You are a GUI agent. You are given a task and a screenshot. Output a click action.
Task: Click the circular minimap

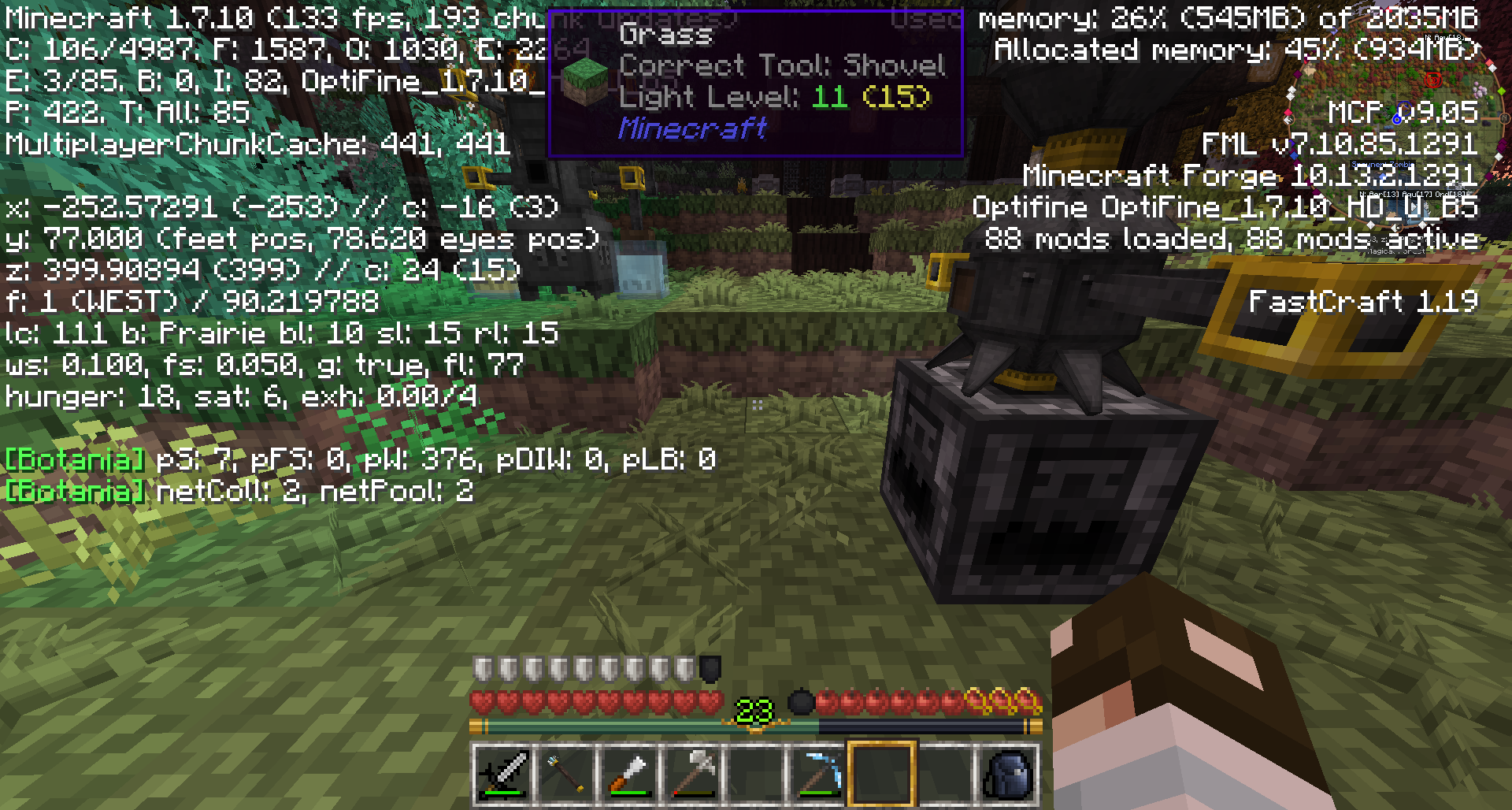[x=1398, y=118]
